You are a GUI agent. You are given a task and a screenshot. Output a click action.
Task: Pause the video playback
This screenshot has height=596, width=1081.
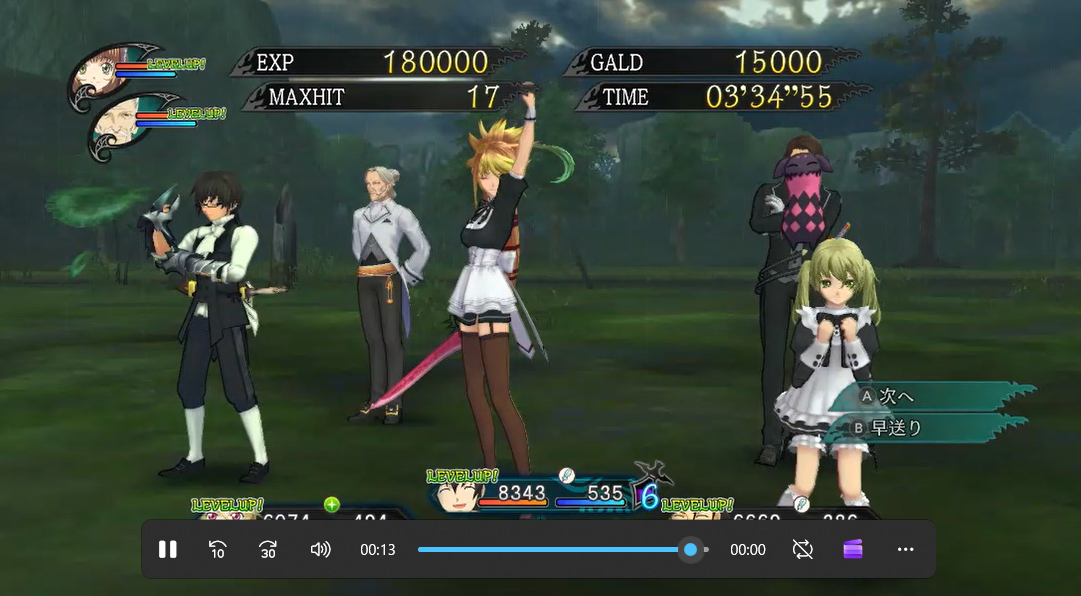point(168,549)
